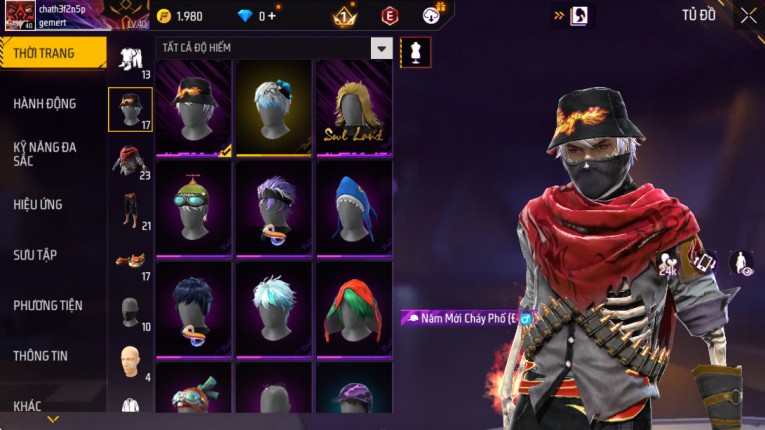Pick the blue shark hood headwear
This screenshot has height=430, width=765.
click(354, 208)
